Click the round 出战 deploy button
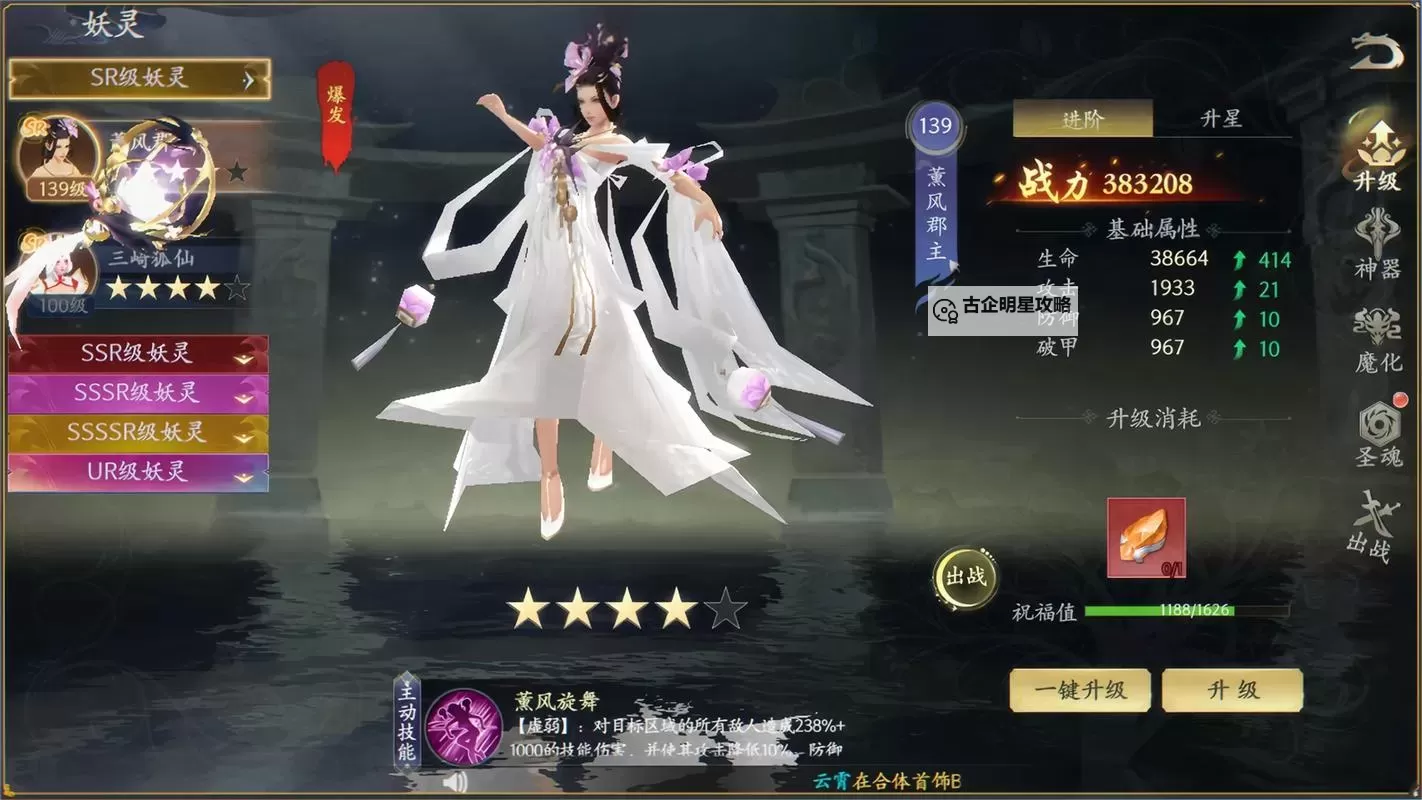Viewport: 1422px width, 800px height. coord(965,576)
